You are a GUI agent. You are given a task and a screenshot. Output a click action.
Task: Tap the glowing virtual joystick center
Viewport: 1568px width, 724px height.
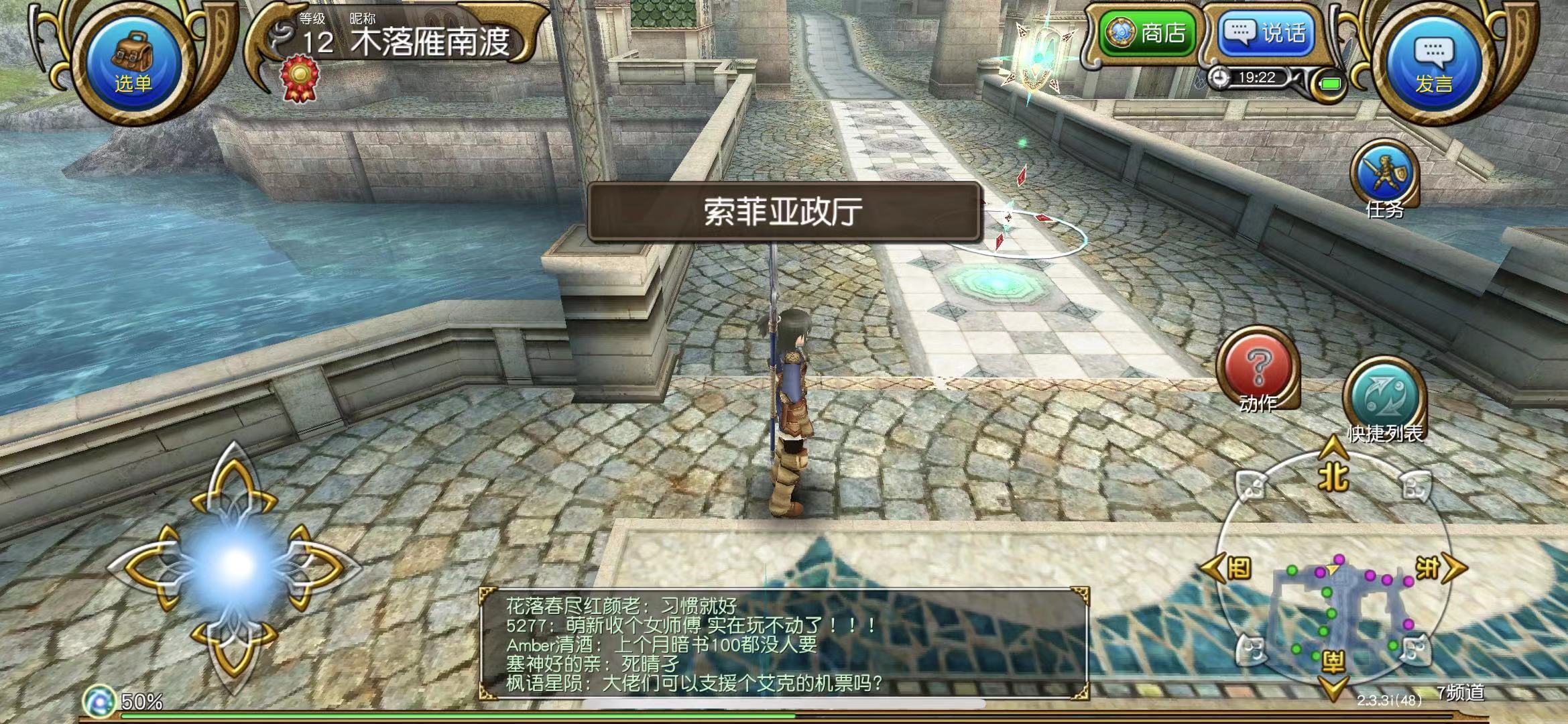point(235,564)
